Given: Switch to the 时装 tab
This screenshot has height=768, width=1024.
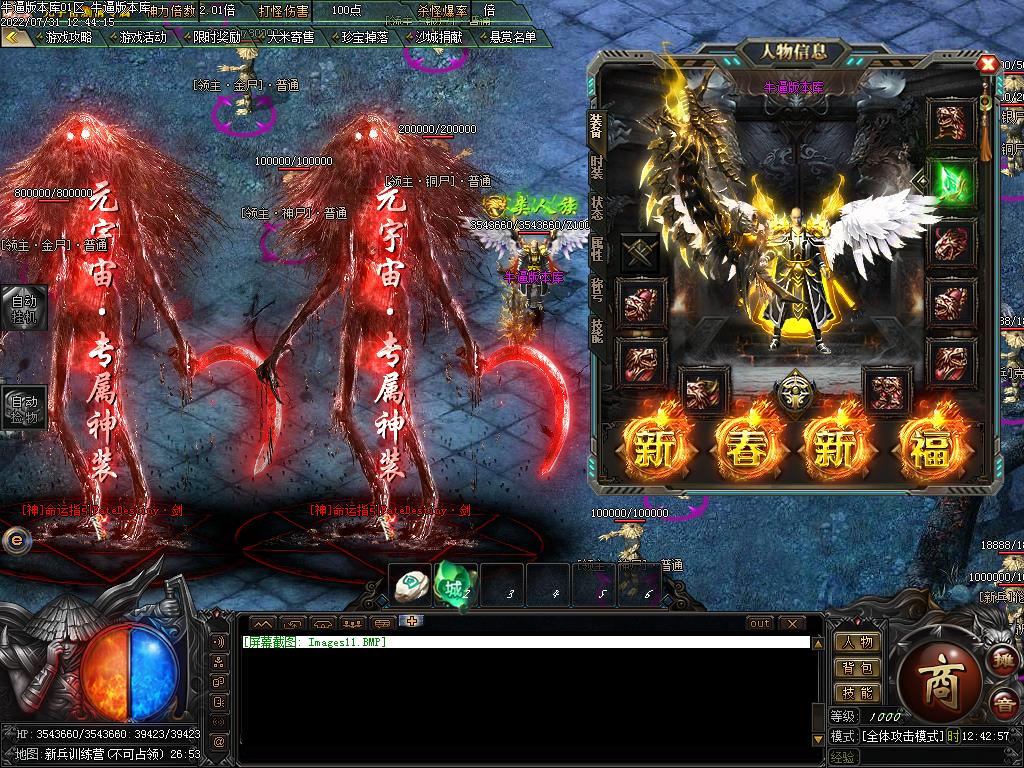Looking at the screenshot, I should point(597,166).
